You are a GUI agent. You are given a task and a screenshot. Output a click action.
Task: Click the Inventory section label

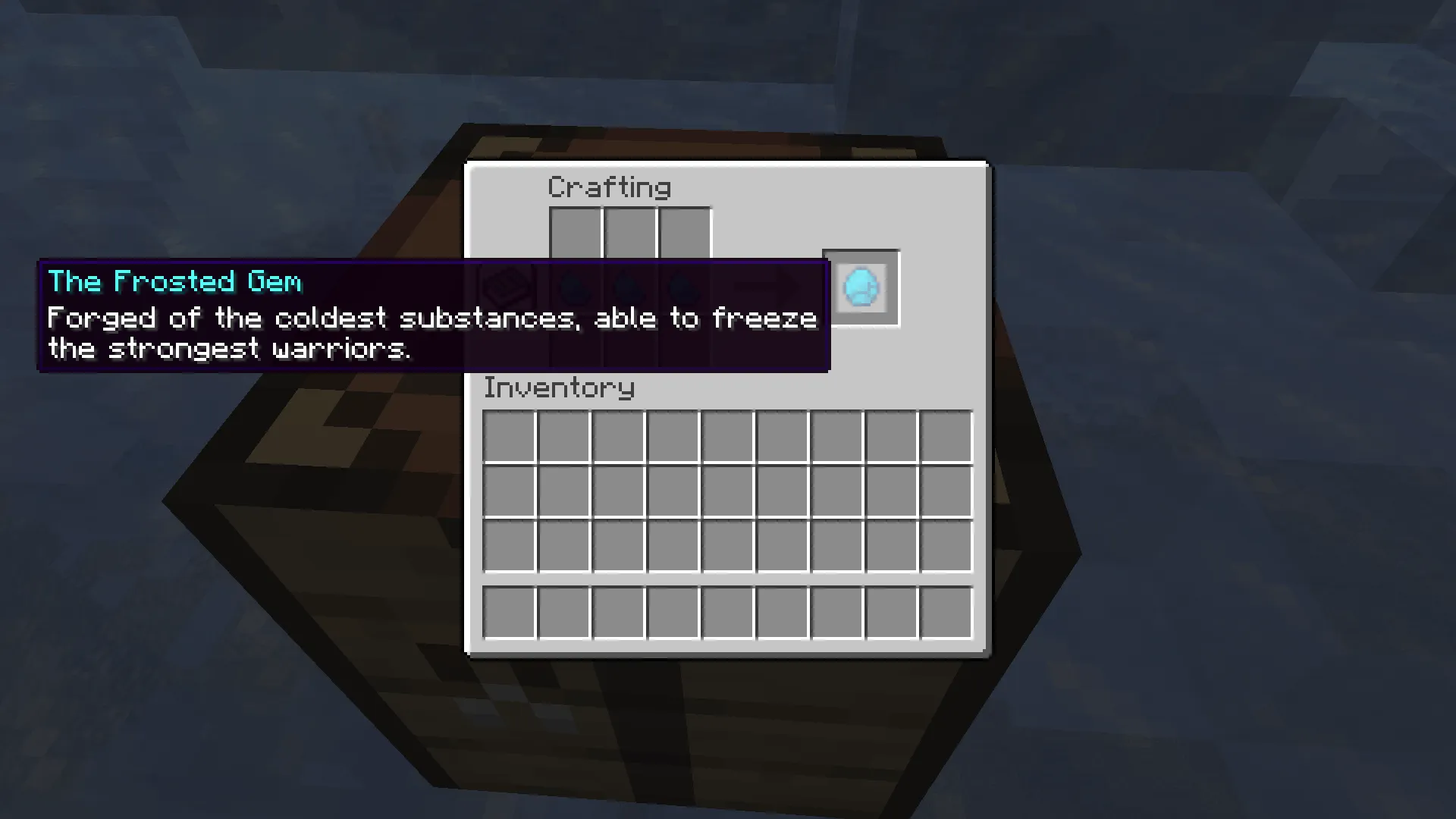559,388
